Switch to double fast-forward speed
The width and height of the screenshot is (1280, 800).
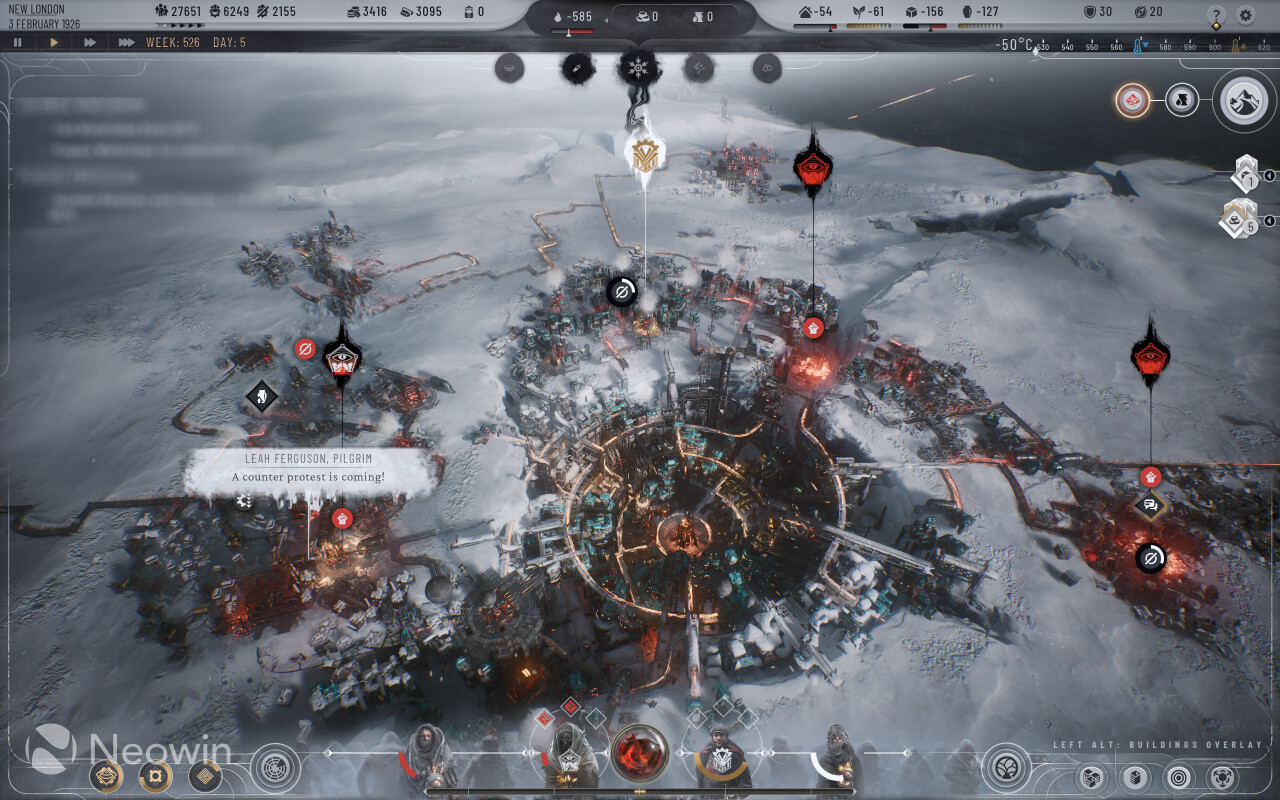[90, 42]
